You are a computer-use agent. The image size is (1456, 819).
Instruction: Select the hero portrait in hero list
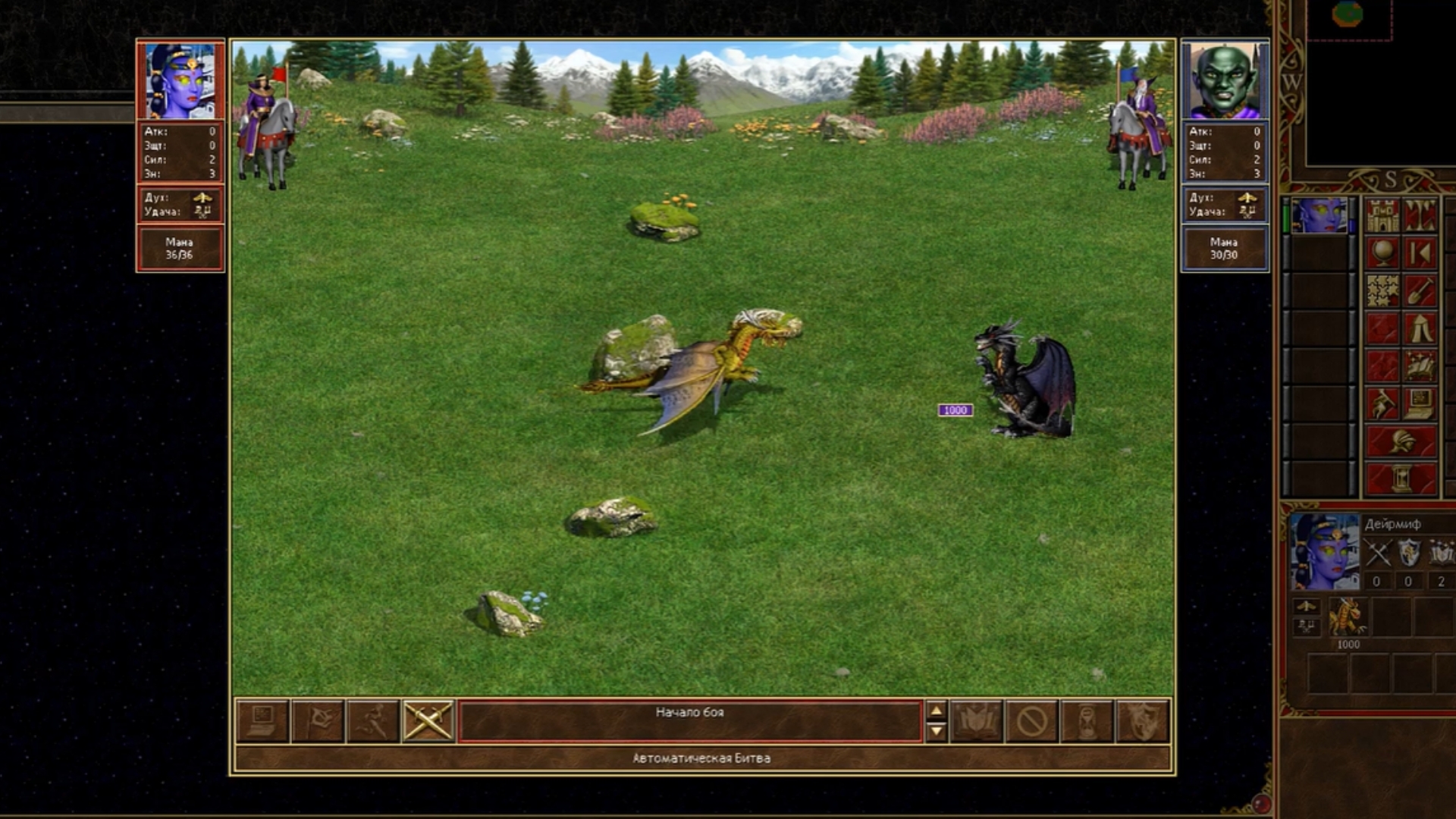tap(1319, 216)
